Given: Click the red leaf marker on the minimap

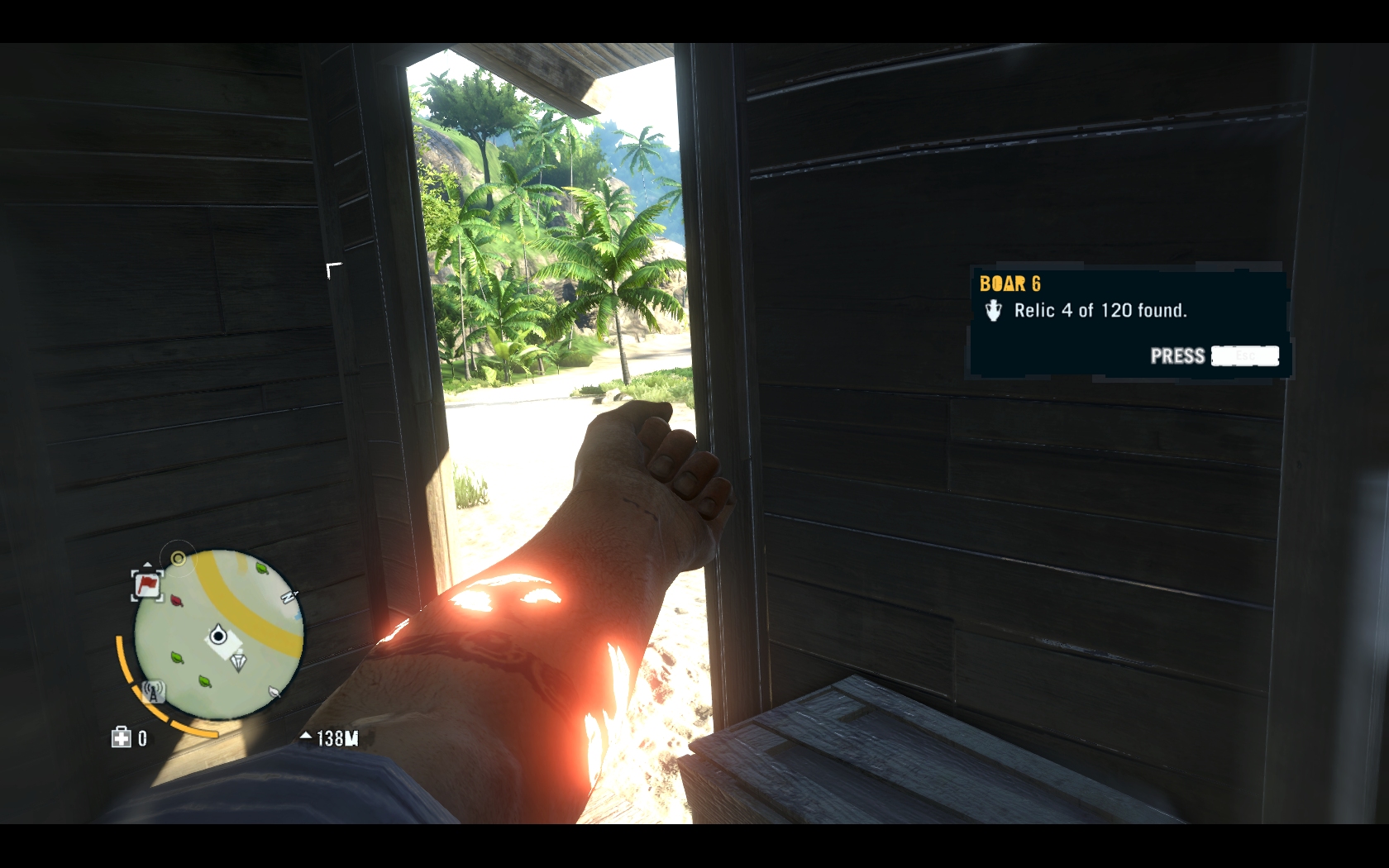Looking at the screenshot, I should 177,599.
